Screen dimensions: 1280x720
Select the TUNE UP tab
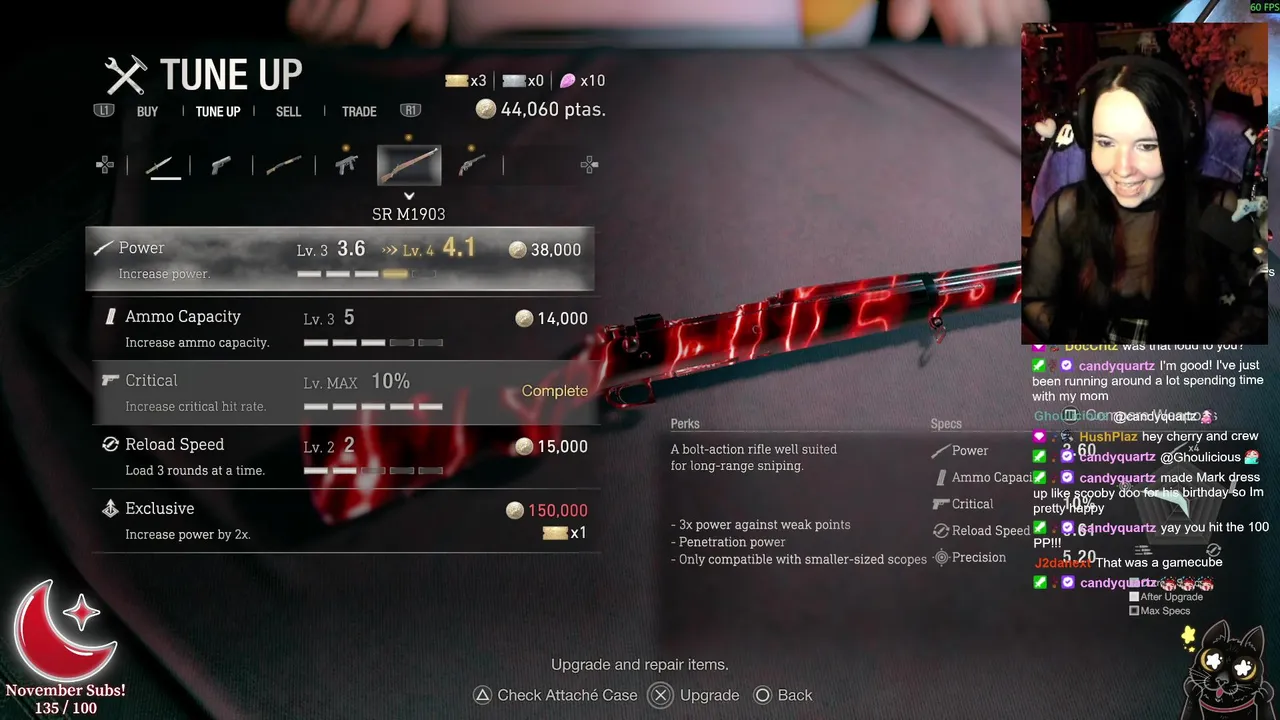tap(218, 111)
